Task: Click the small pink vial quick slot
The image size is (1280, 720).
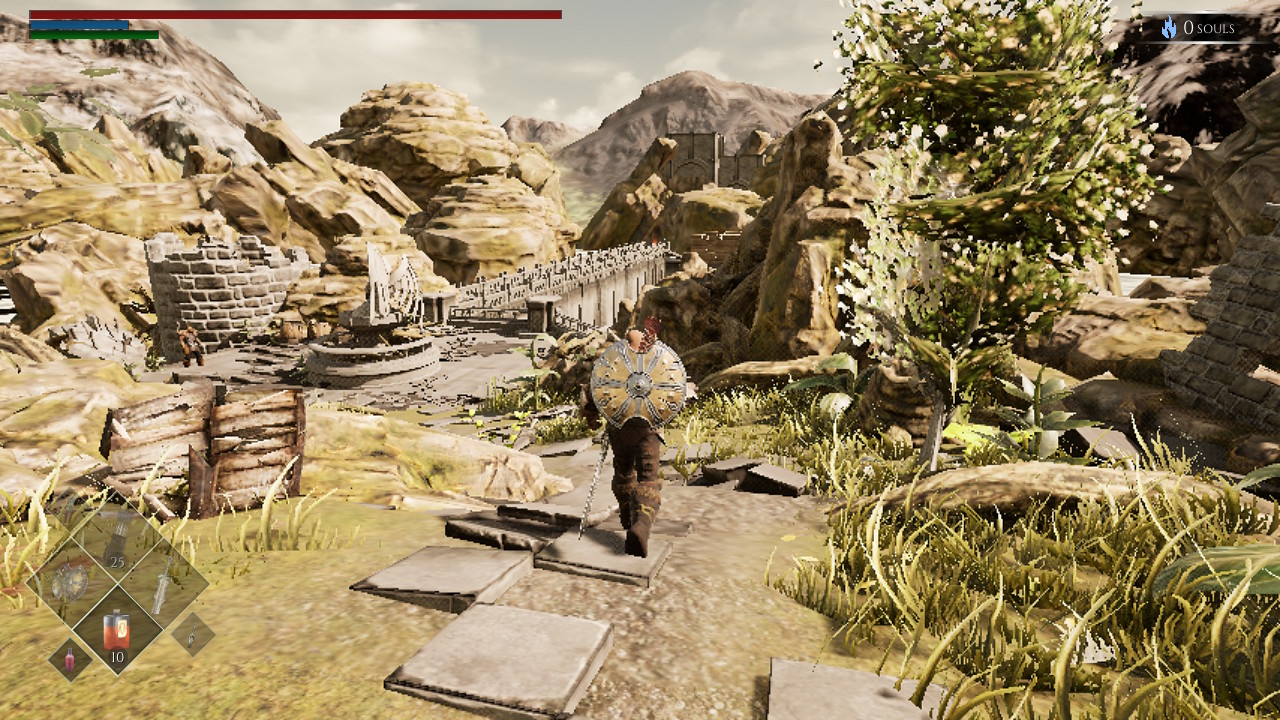Action: 69,660
